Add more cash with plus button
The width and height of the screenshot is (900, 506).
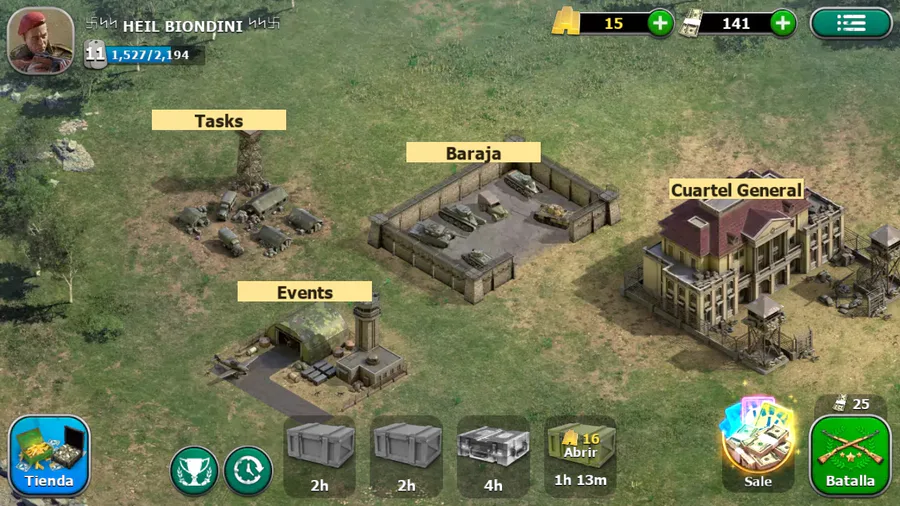coord(783,23)
